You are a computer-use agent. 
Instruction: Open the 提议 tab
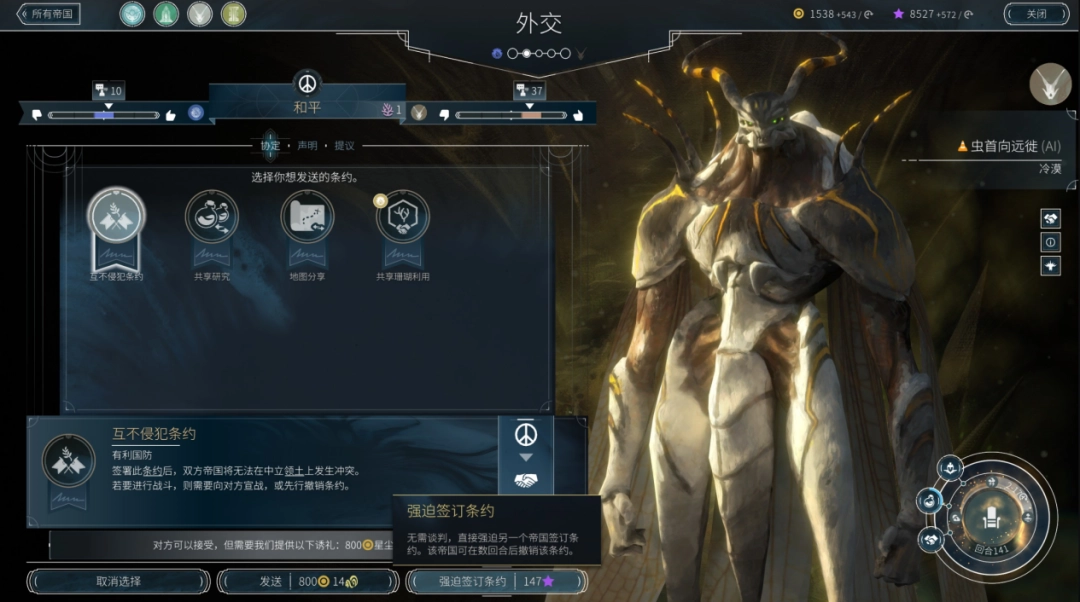coord(344,146)
